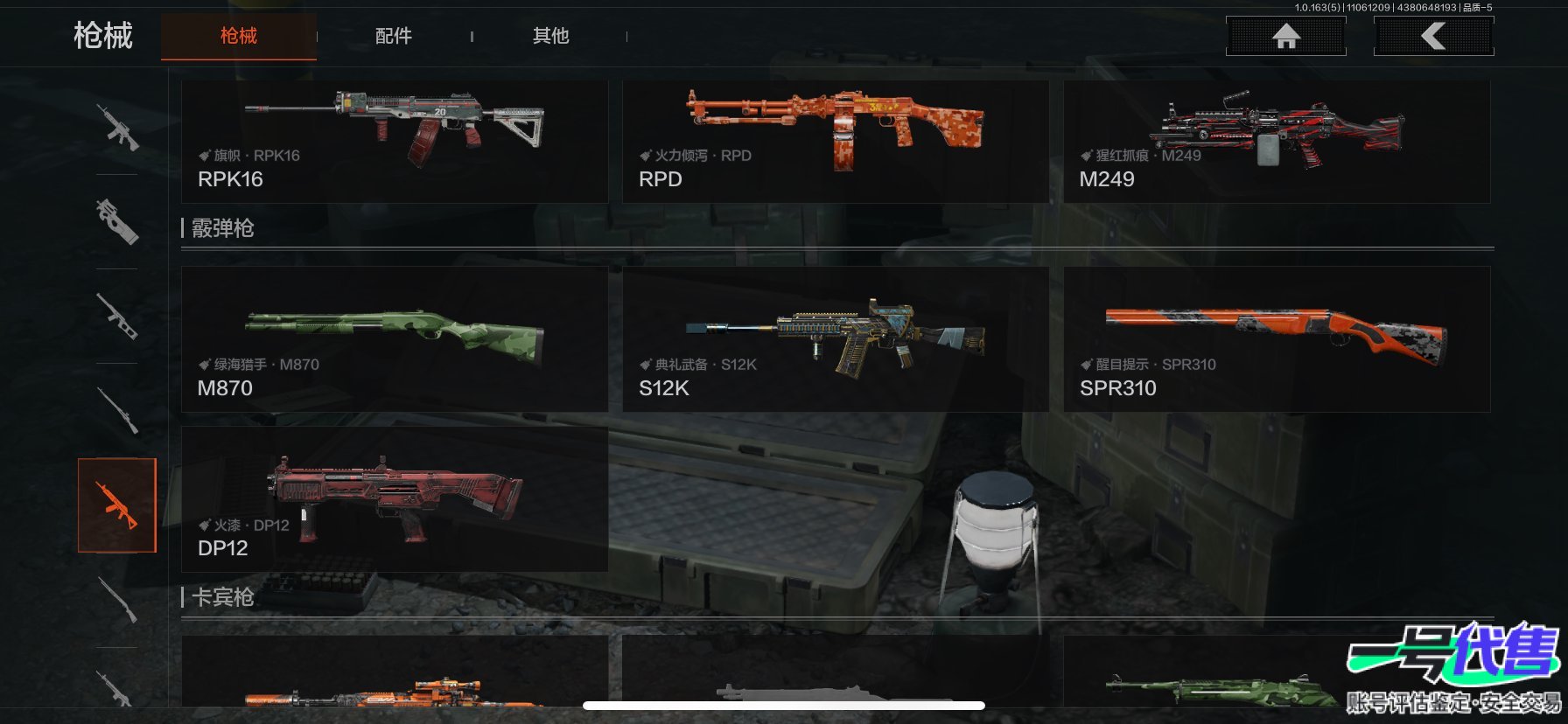This screenshot has width=1568, height=724.
Task: Select the RPK16 skin card
Action: click(x=394, y=142)
